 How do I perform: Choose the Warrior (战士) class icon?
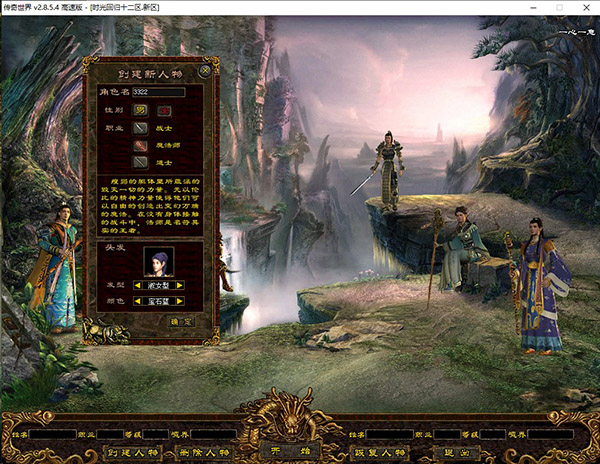coord(140,127)
